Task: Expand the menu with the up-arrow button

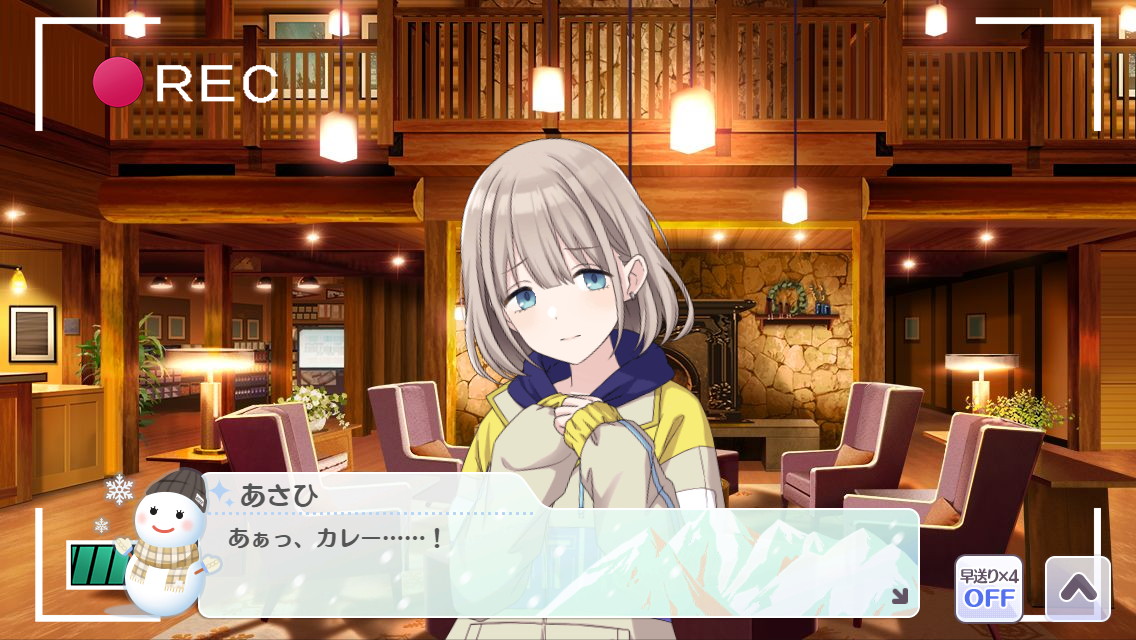Action: (x=1077, y=589)
